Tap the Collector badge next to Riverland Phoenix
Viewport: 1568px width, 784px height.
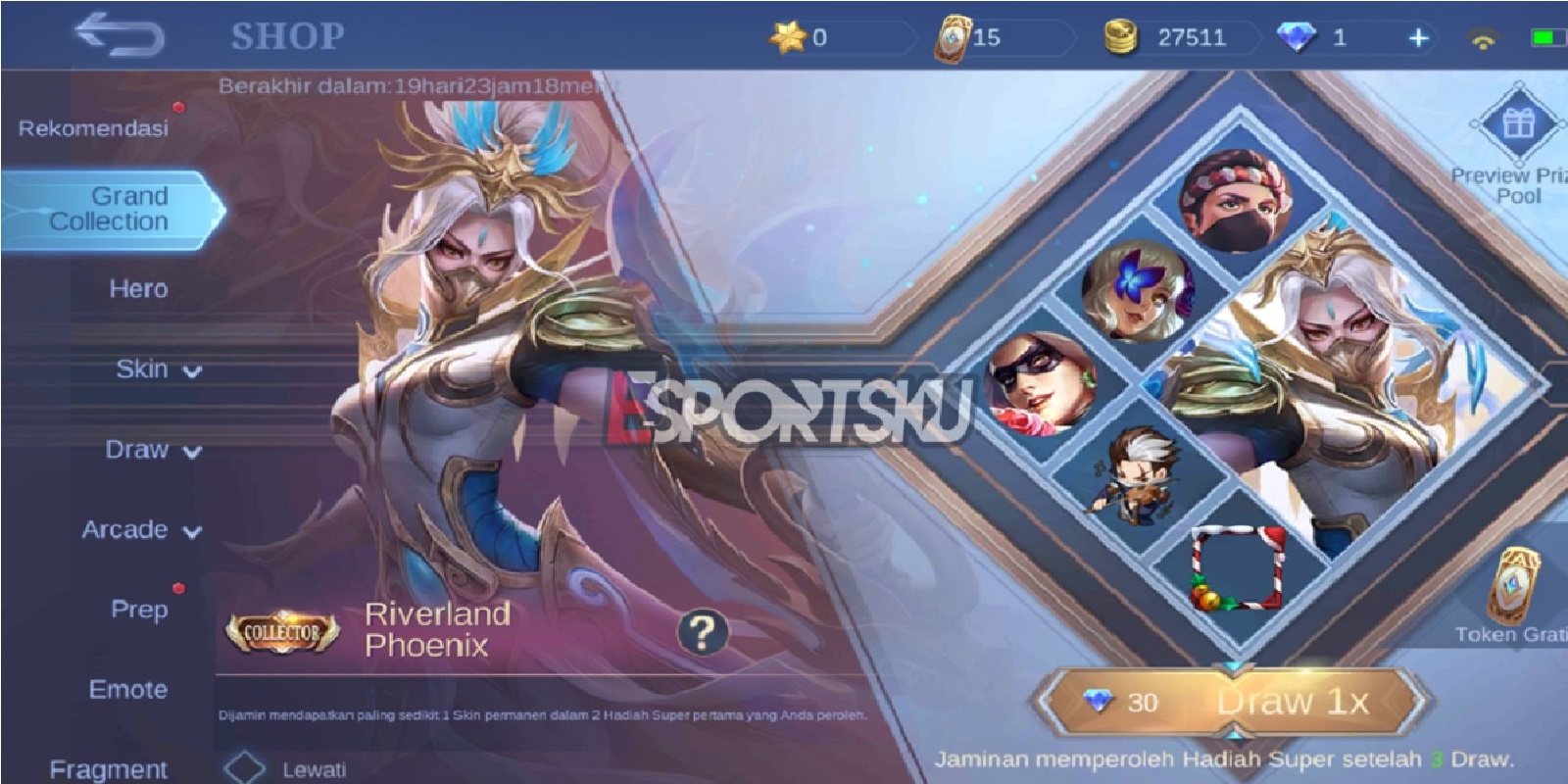click(x=281, y=632)
